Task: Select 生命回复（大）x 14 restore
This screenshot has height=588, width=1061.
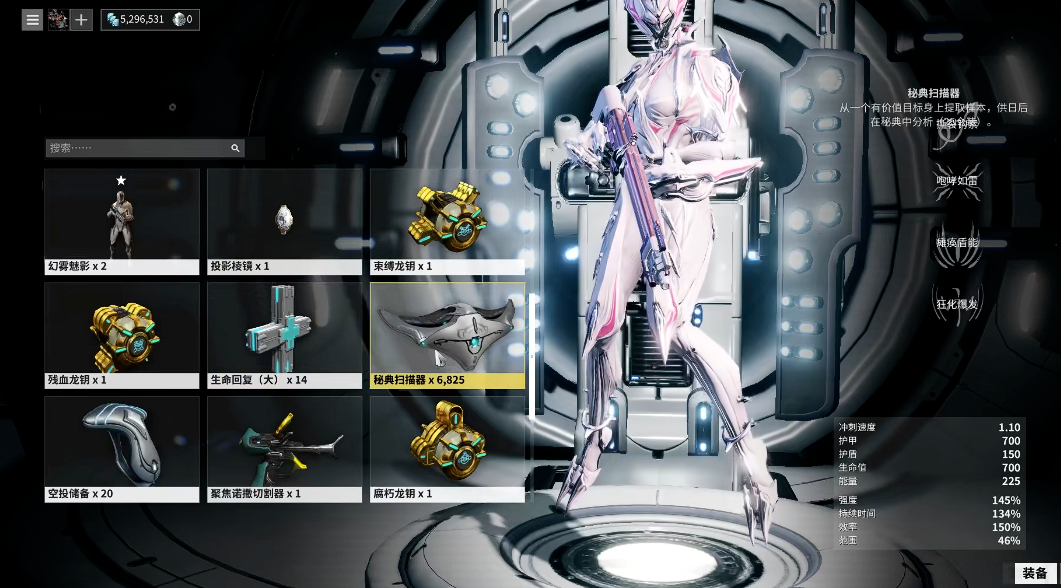Action: (x=285, y=334)
